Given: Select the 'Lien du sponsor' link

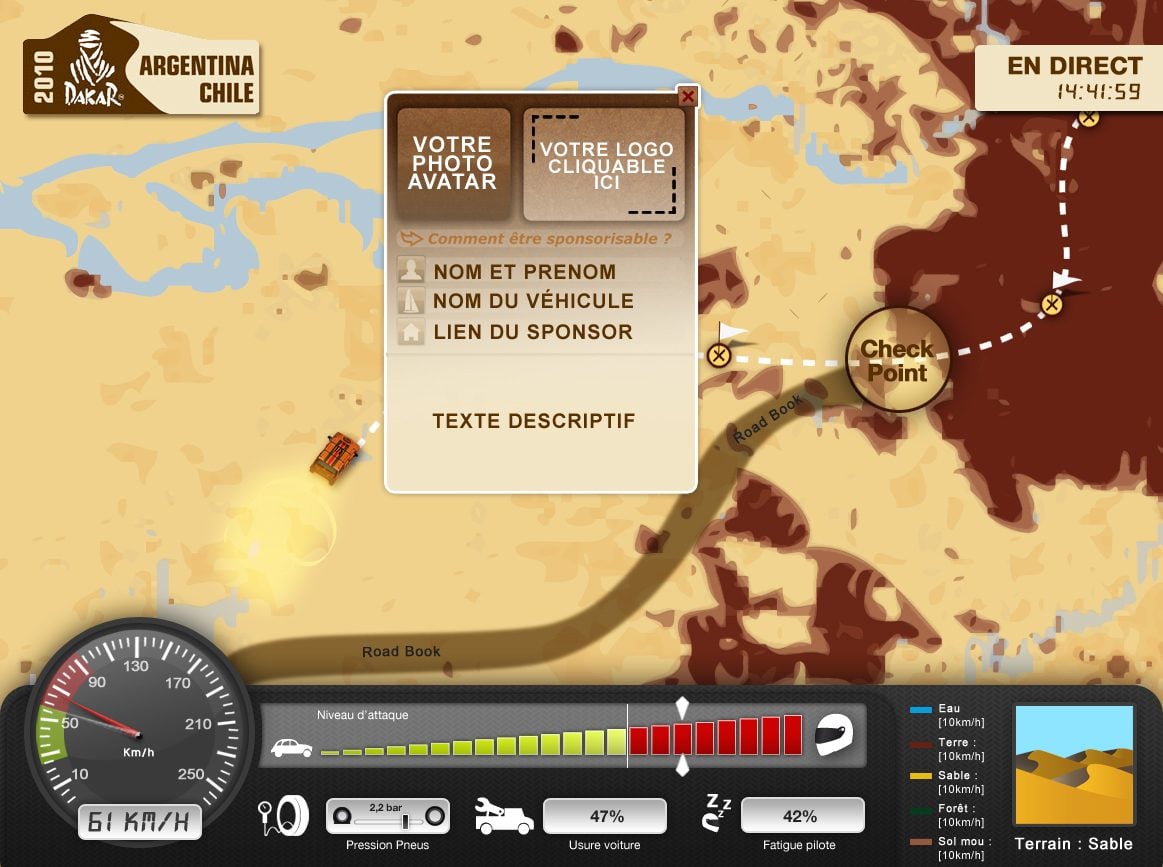Looking at the screenshot, I should pos(532,332).
